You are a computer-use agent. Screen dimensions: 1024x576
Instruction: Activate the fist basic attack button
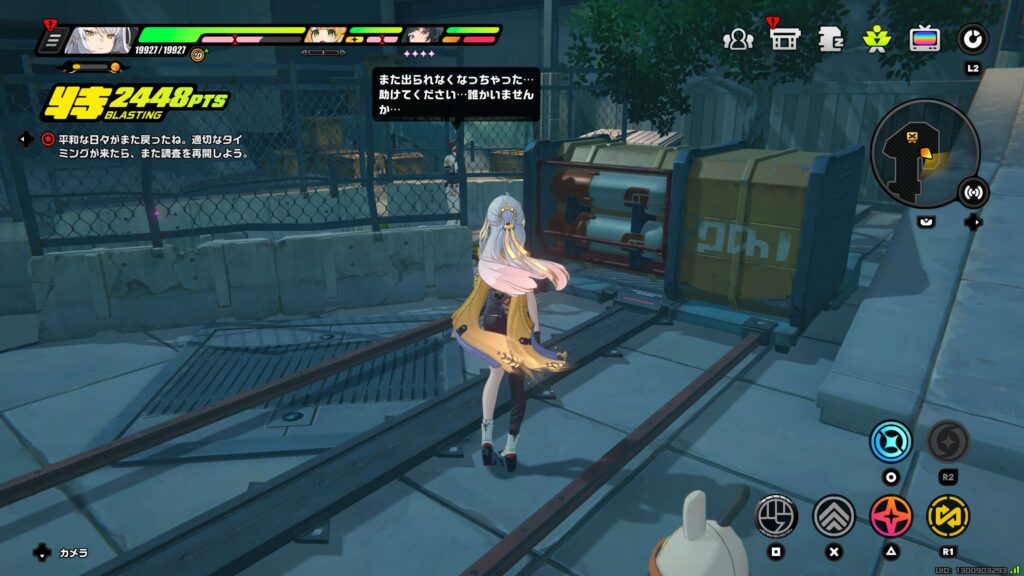pos(775,515)
